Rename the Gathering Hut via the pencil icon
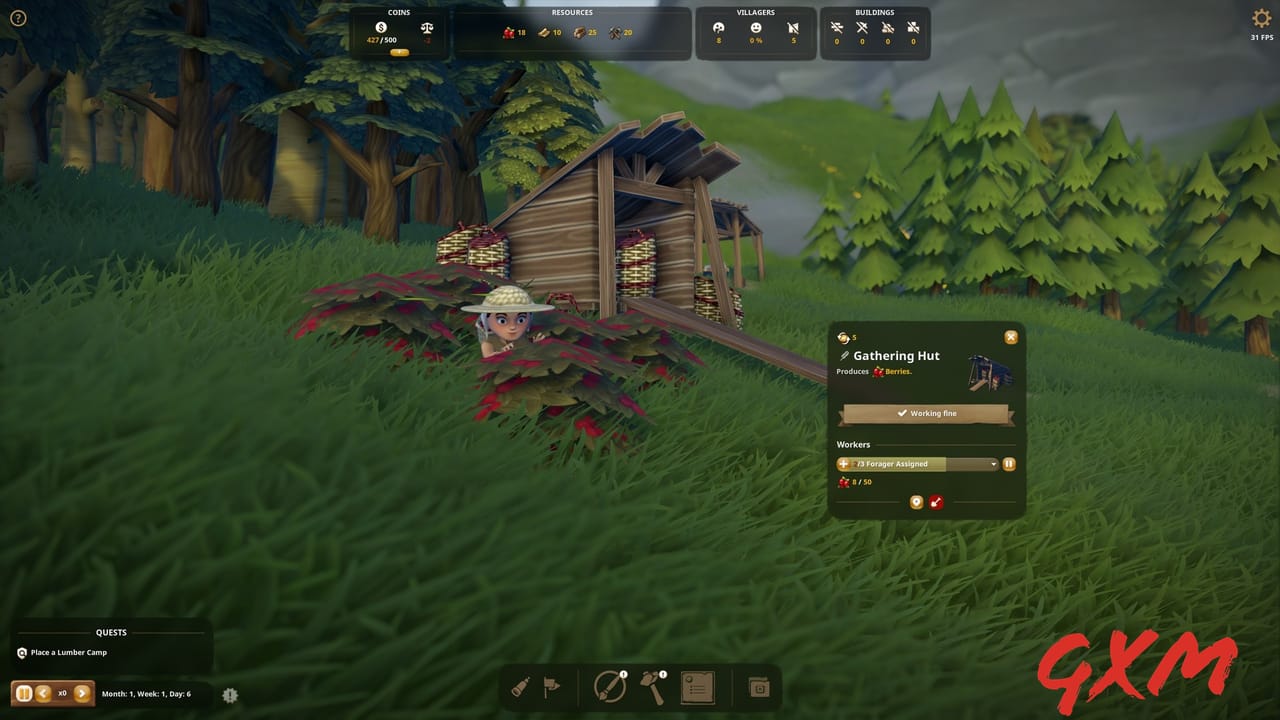The width and height of the screenshot is (1280, 720). 843,356
